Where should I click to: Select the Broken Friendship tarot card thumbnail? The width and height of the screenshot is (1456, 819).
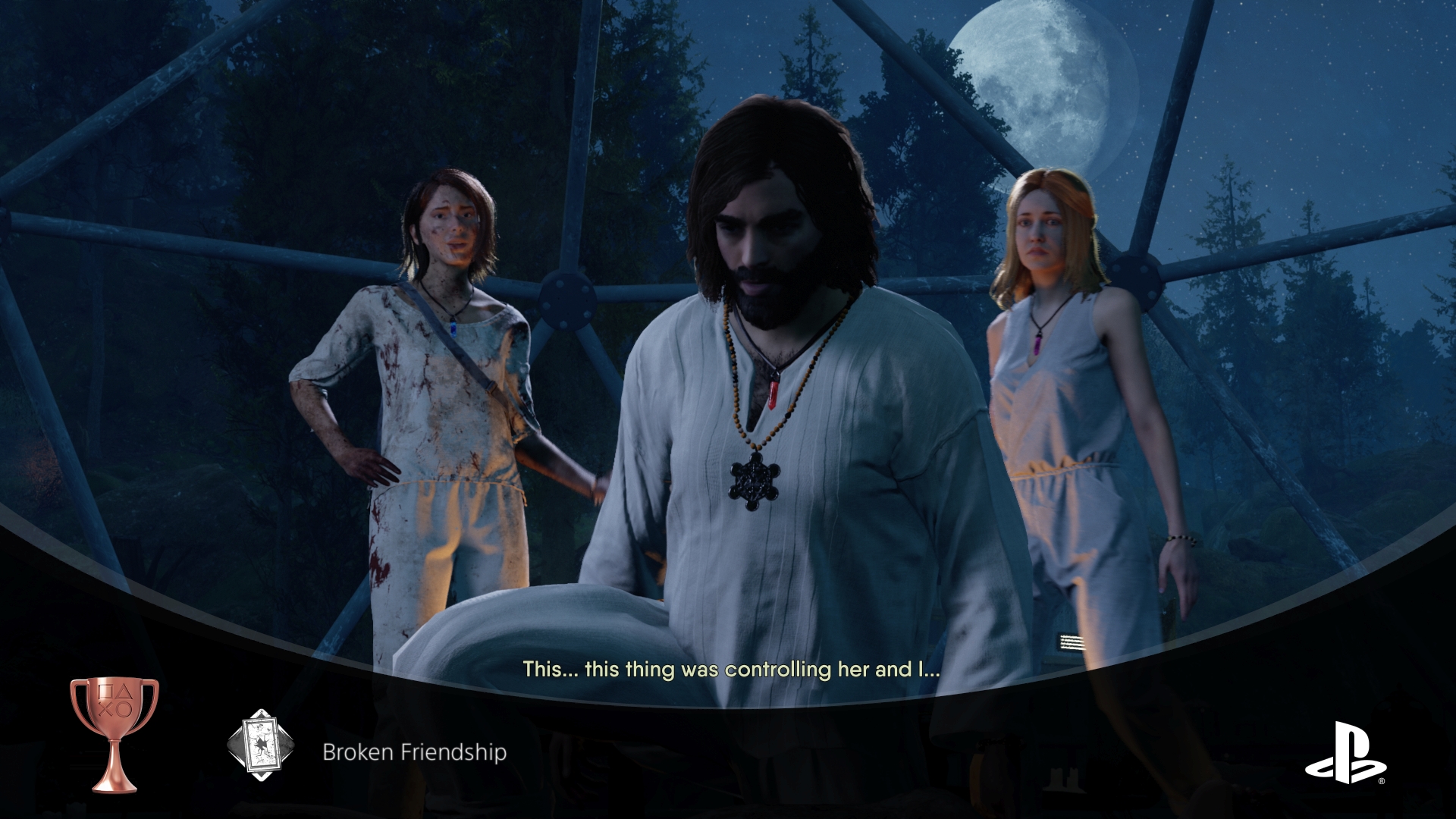260,745
